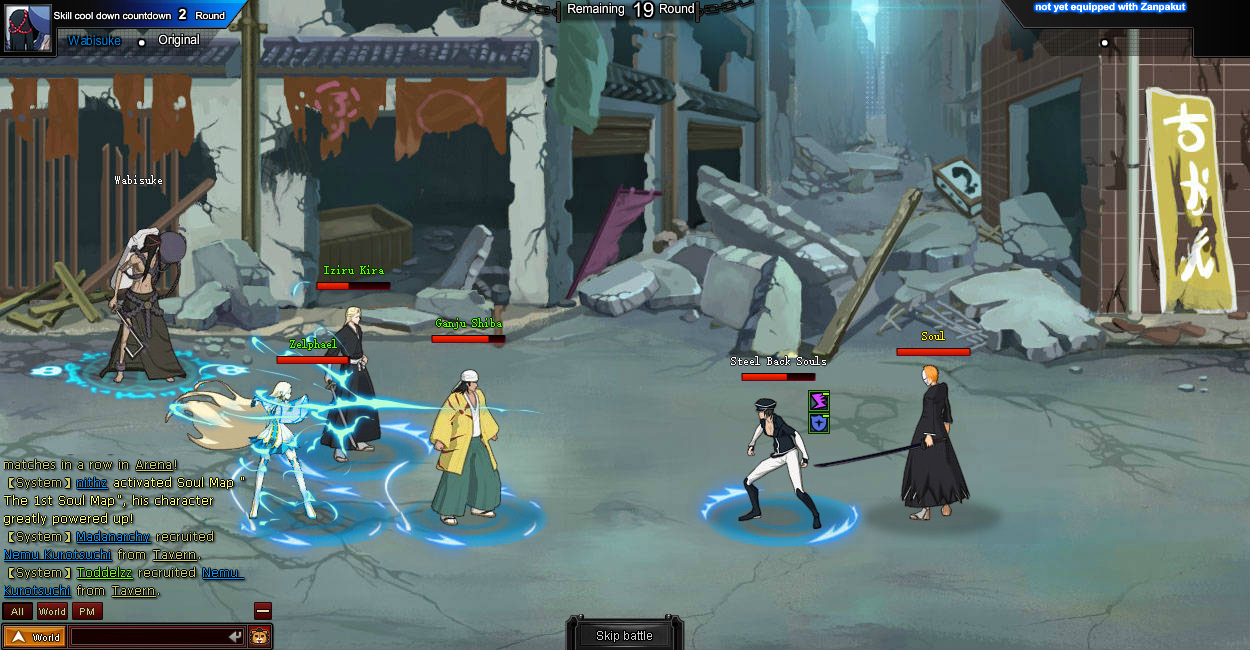Inspect the blue shield buff icon

(x=819, y=423)
